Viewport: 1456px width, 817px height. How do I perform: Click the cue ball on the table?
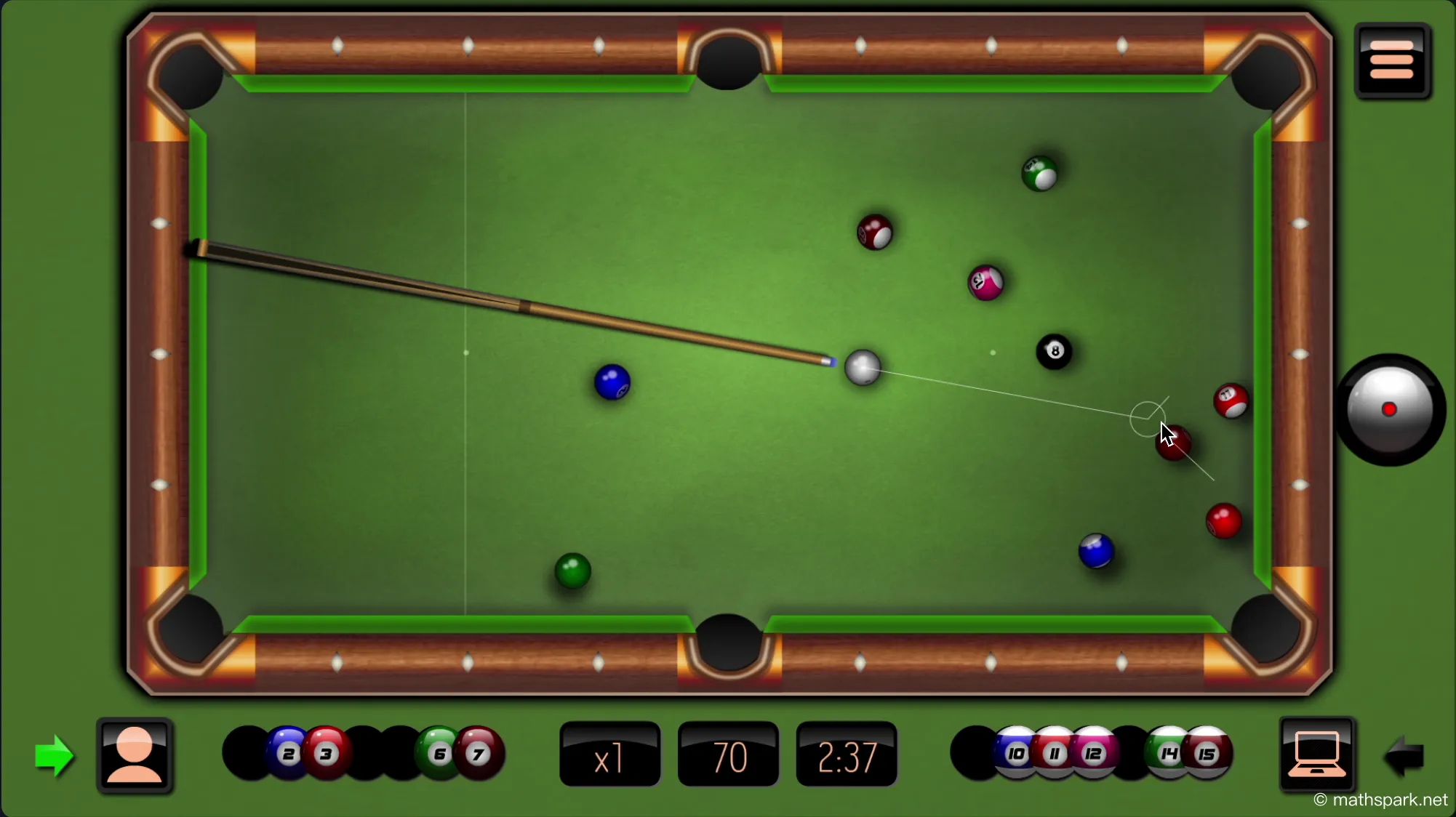(x=863, y=368)
